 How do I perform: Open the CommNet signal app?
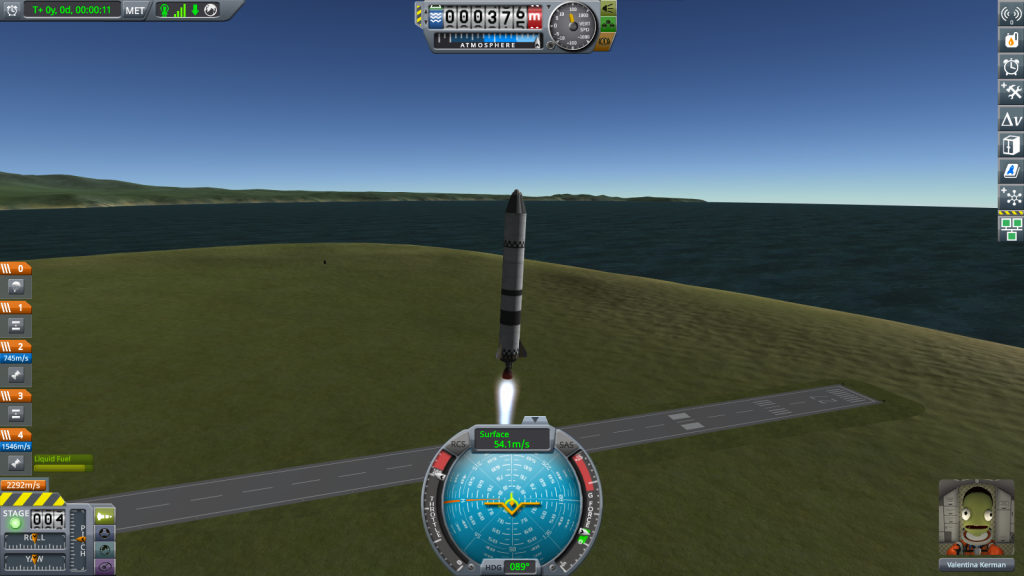click(x=1011, y=13)
